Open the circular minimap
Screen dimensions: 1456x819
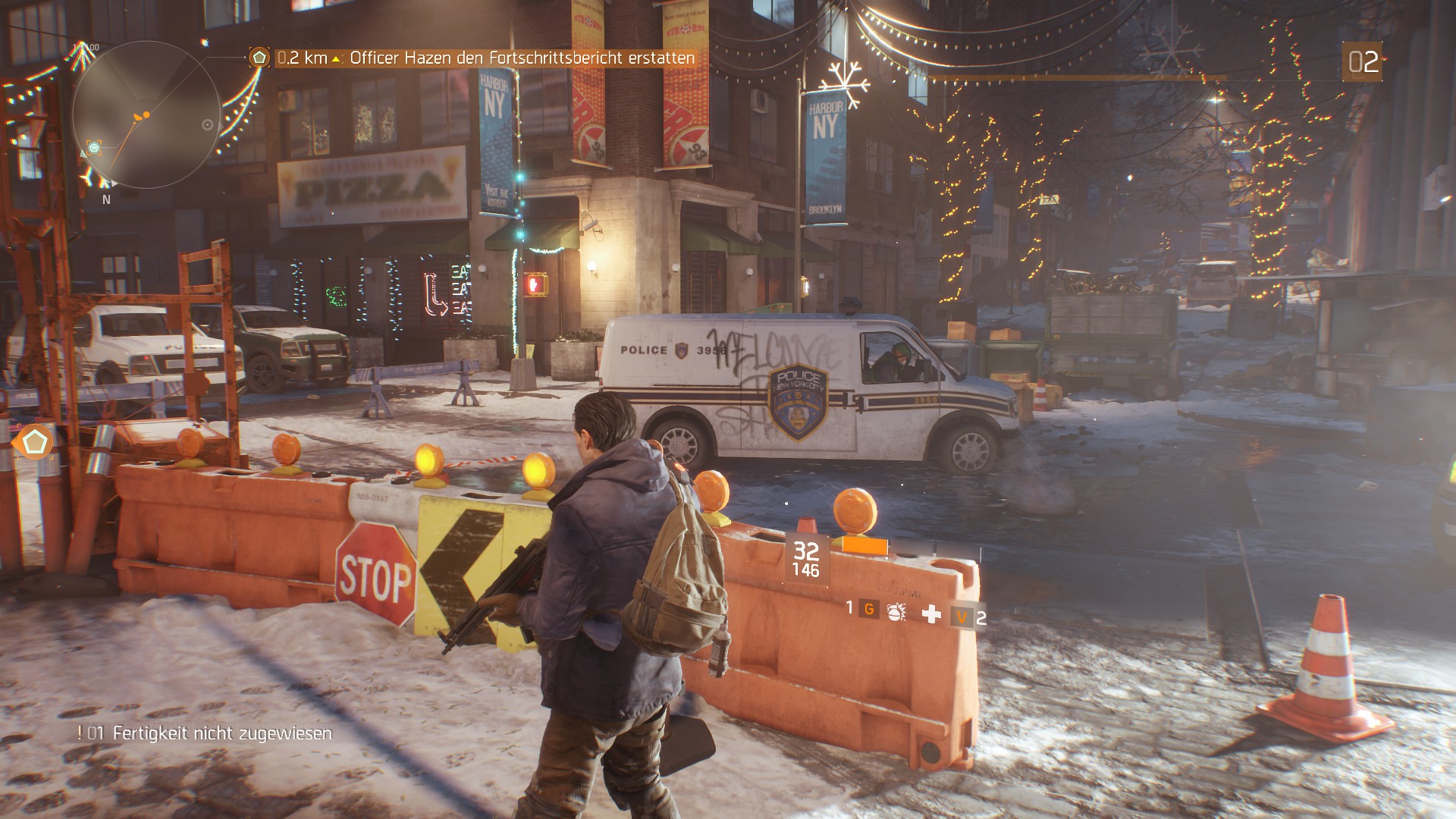[146, 115]
